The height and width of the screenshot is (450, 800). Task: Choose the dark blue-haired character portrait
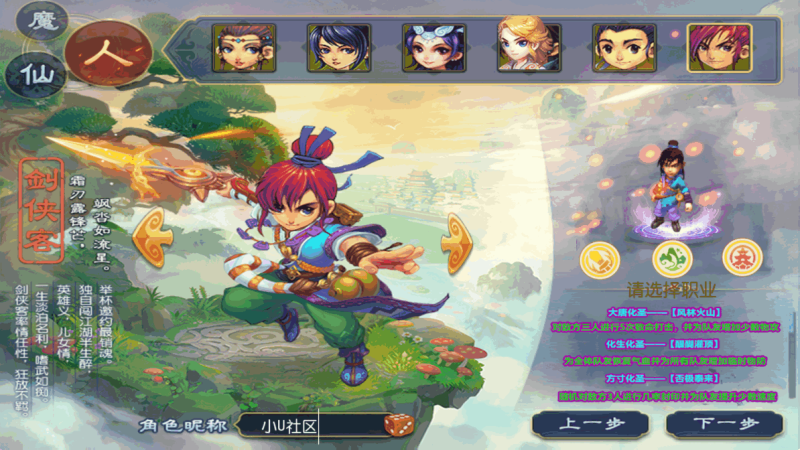point(338,48)
